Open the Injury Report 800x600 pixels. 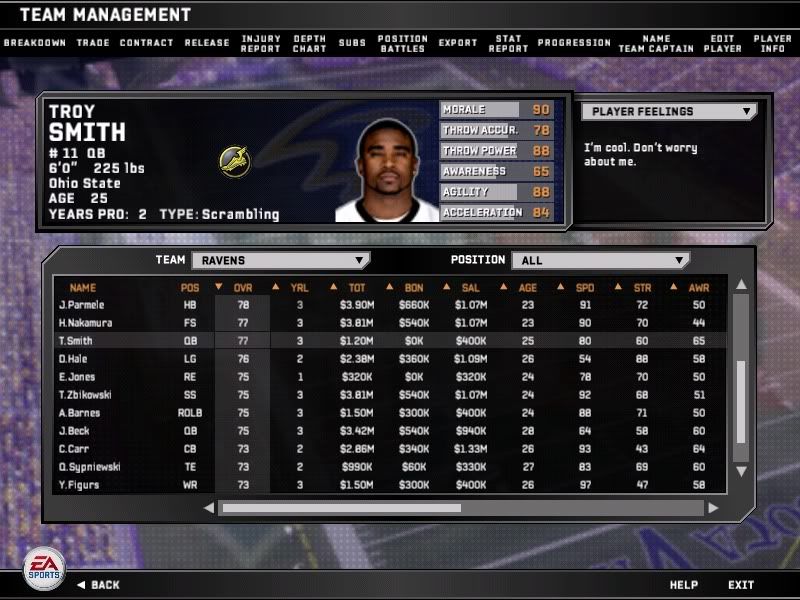point(261,43)
